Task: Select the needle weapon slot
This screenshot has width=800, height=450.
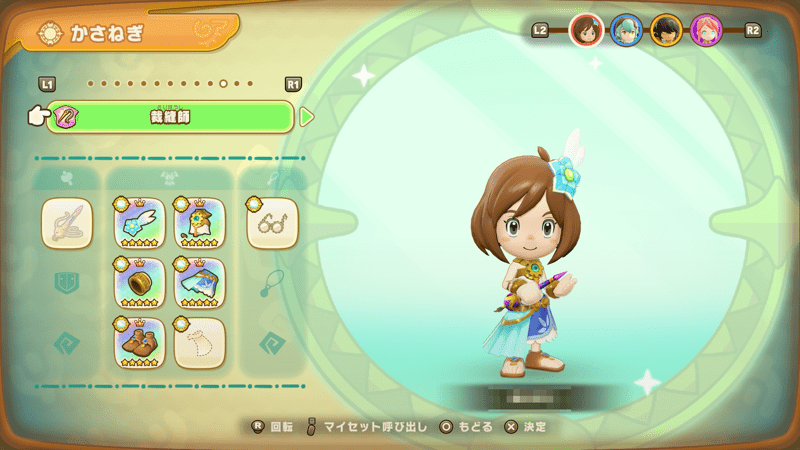Action: [x=67, y=223]
